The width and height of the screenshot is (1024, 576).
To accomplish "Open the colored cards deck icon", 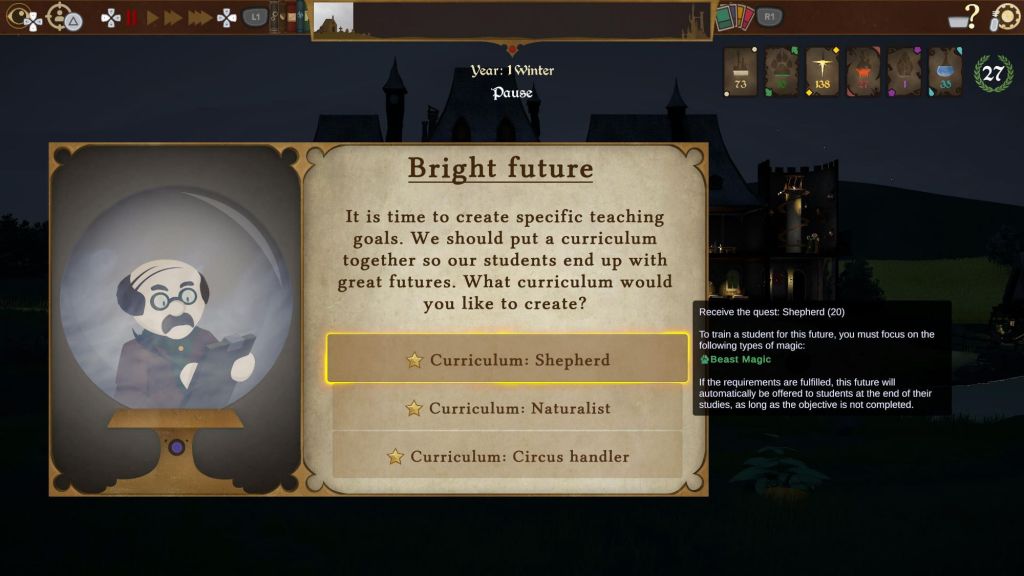I will point(734,17).
